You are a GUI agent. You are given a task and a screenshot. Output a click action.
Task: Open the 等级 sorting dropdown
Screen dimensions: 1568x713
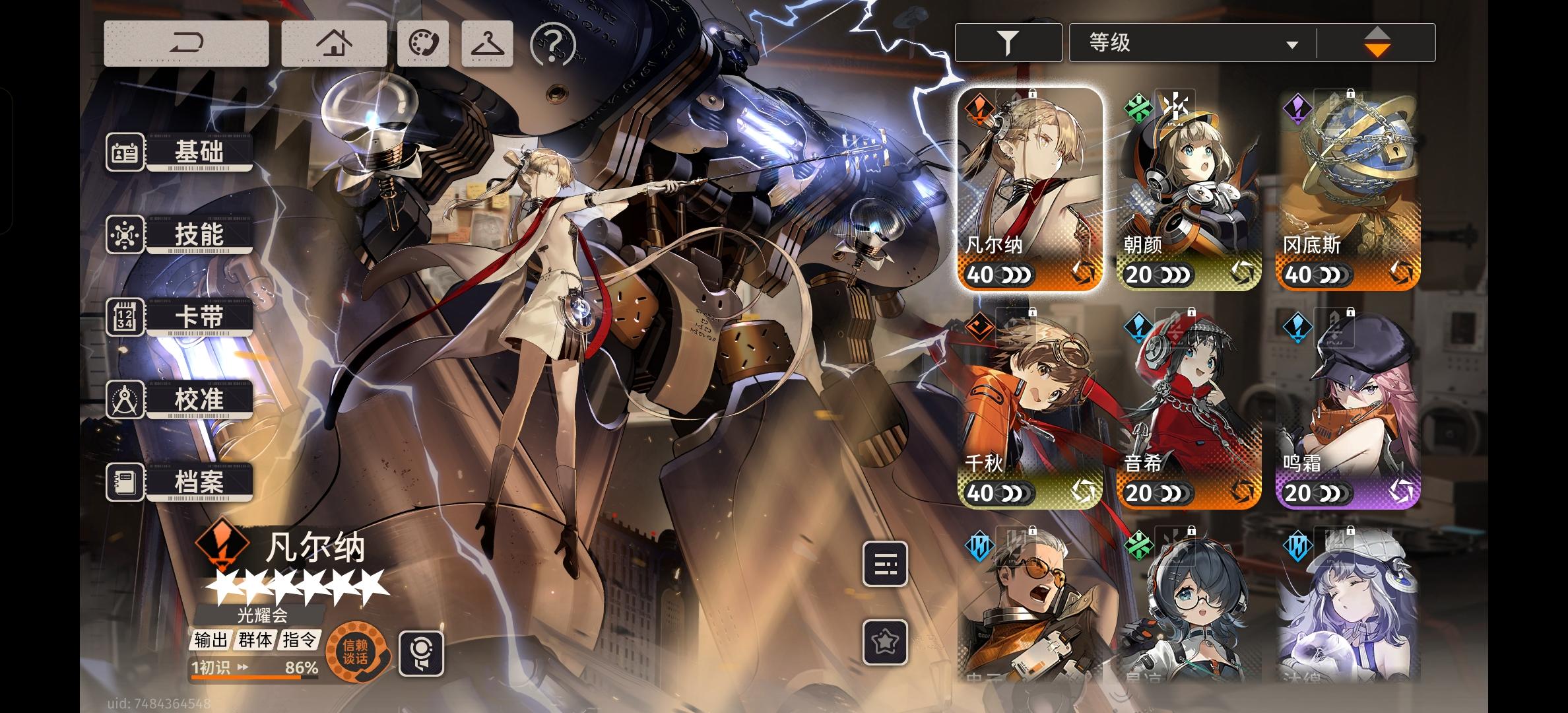pos(1188,42)
